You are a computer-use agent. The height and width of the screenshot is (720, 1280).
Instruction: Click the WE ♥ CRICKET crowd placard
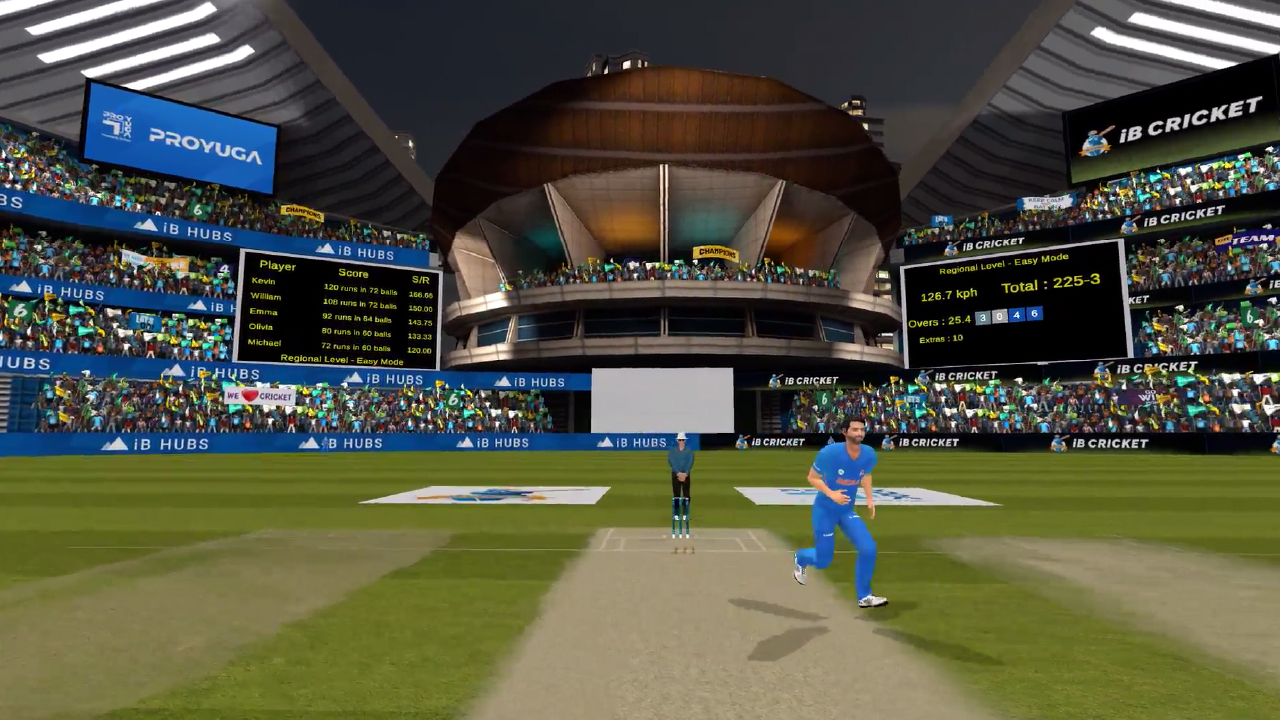pyautogui.click(x=258, y=396)
